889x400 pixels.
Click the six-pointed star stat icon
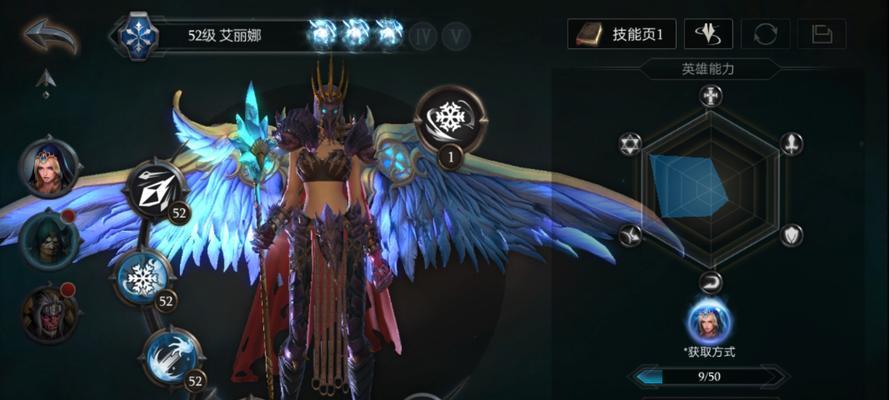tap(630, 143)
